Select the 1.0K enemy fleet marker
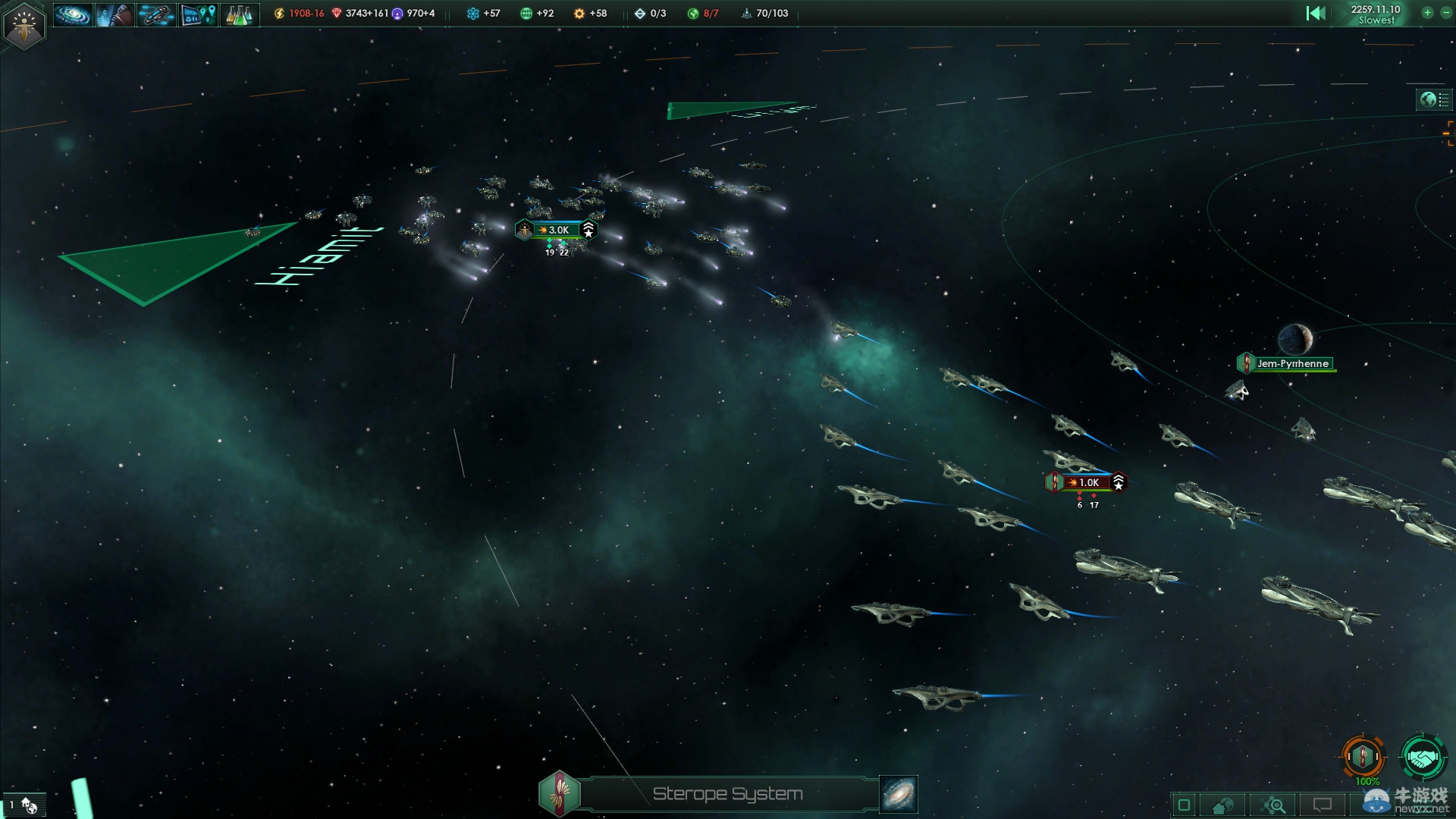 (1087, 482)
